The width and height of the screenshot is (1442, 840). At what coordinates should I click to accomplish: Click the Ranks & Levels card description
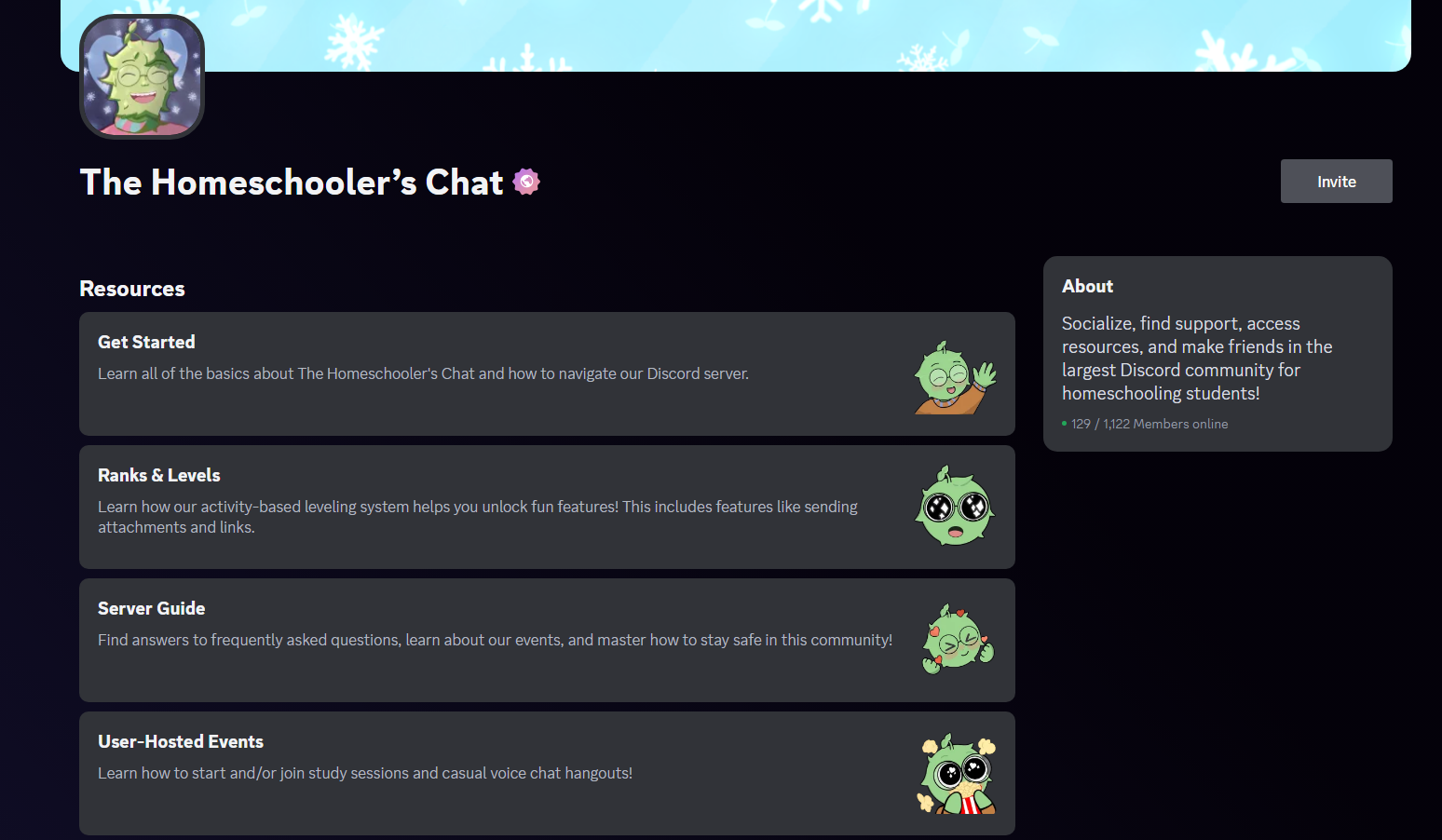pos(477,516)
